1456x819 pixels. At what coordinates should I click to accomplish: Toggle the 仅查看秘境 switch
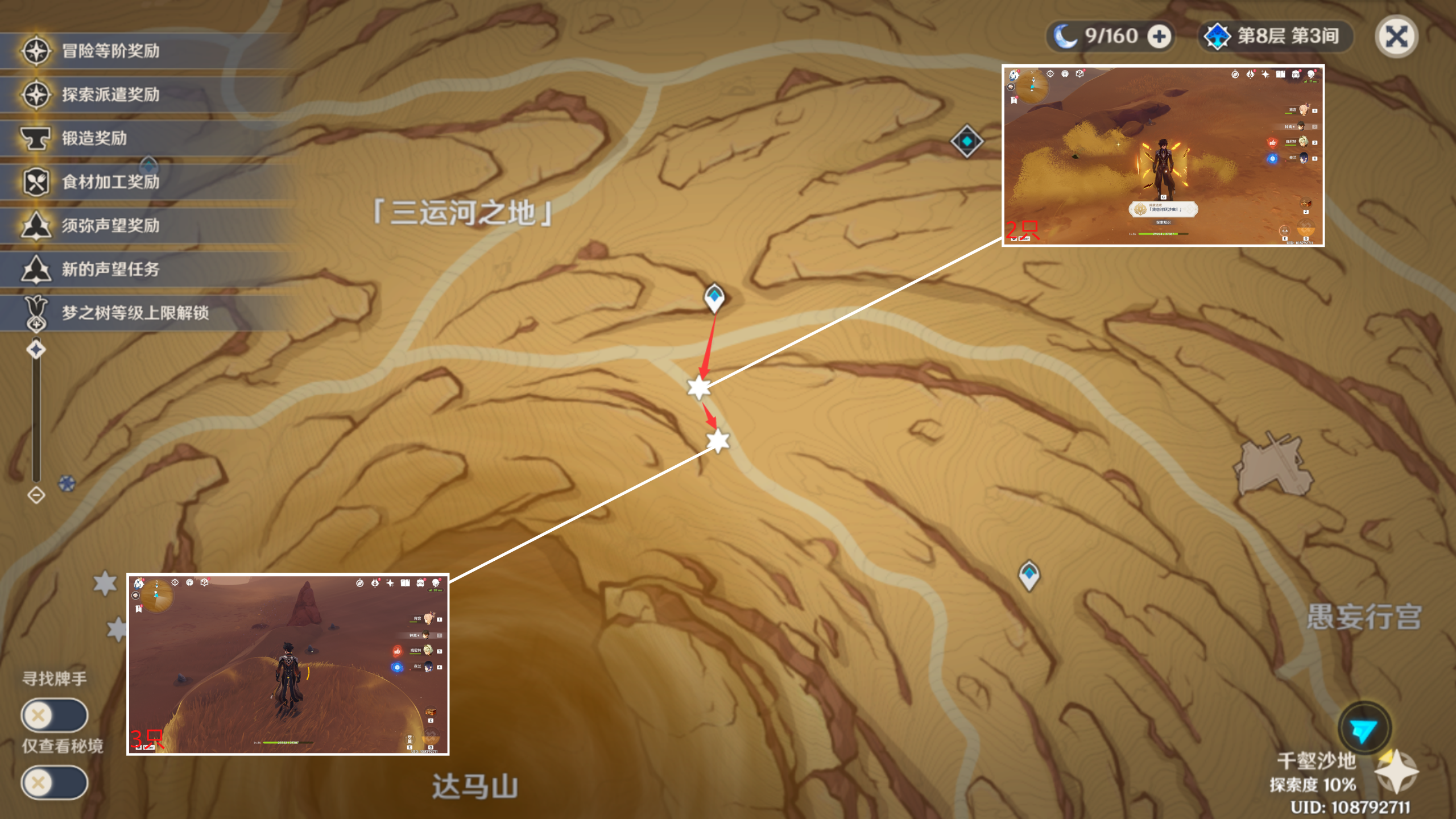tap(55, 783)
